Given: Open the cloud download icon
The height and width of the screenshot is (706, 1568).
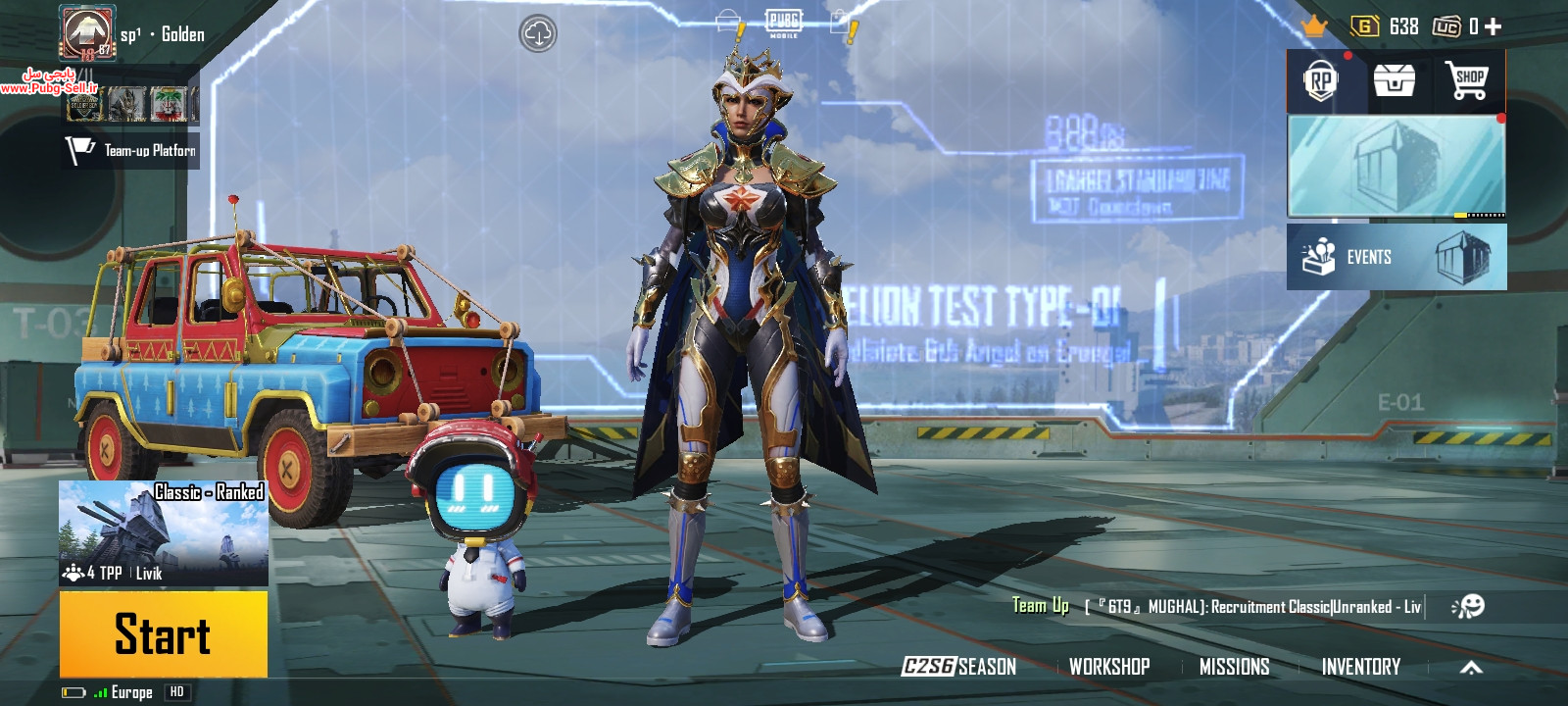Looking at the screenshot, I should click(538, 33).
